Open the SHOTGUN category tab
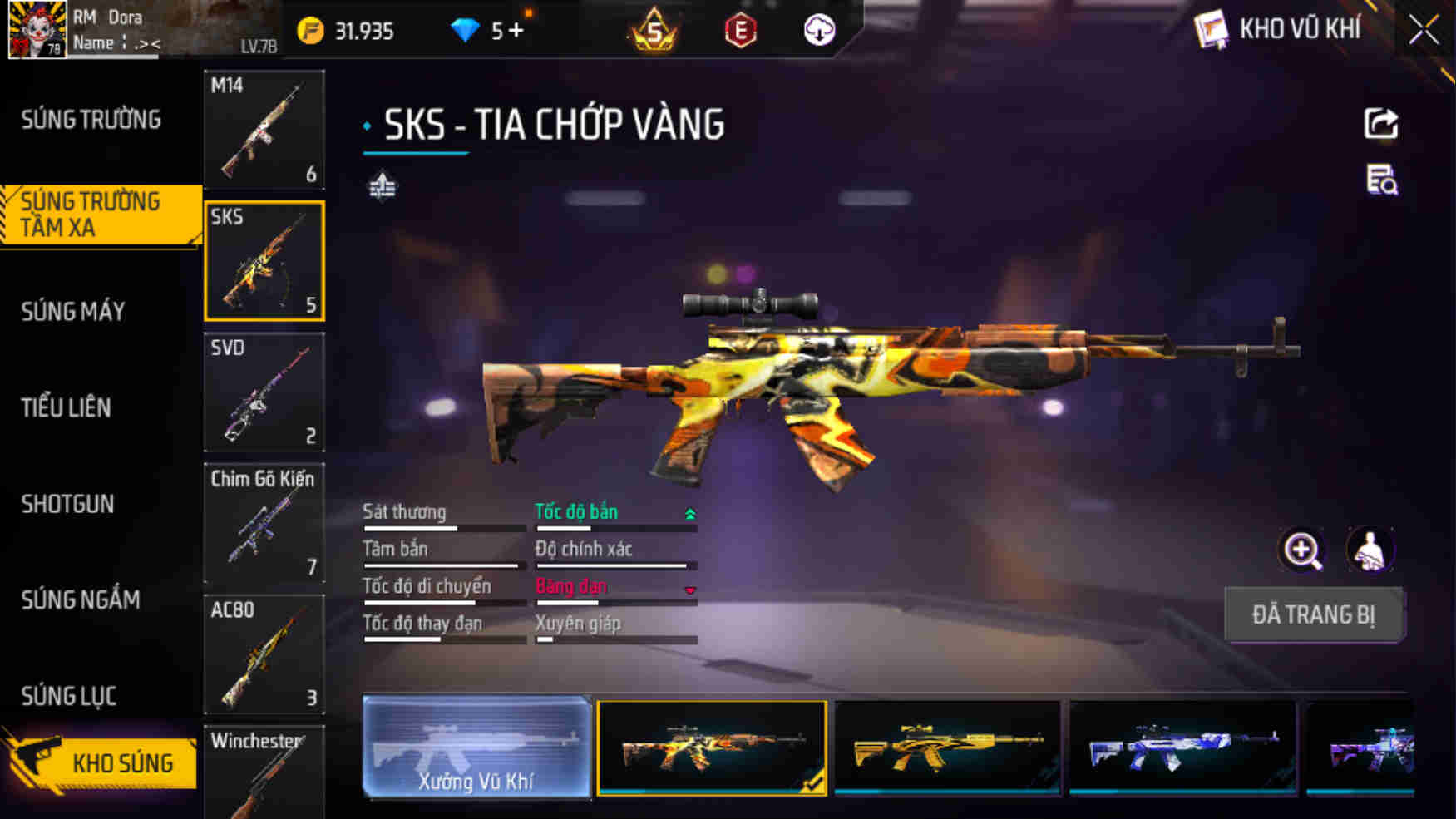 (67, 504)
